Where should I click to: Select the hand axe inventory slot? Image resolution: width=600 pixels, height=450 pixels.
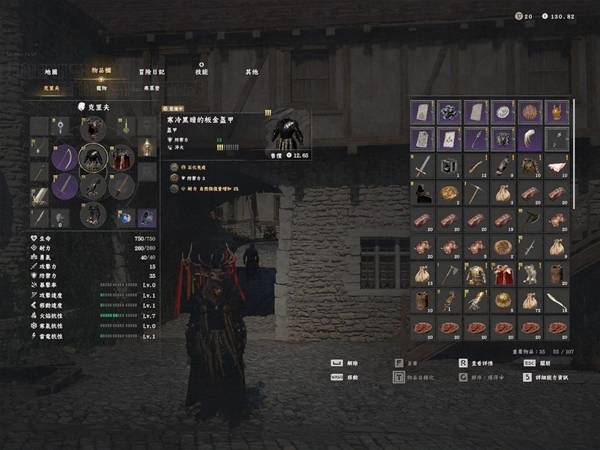click(x=448, y=273)
